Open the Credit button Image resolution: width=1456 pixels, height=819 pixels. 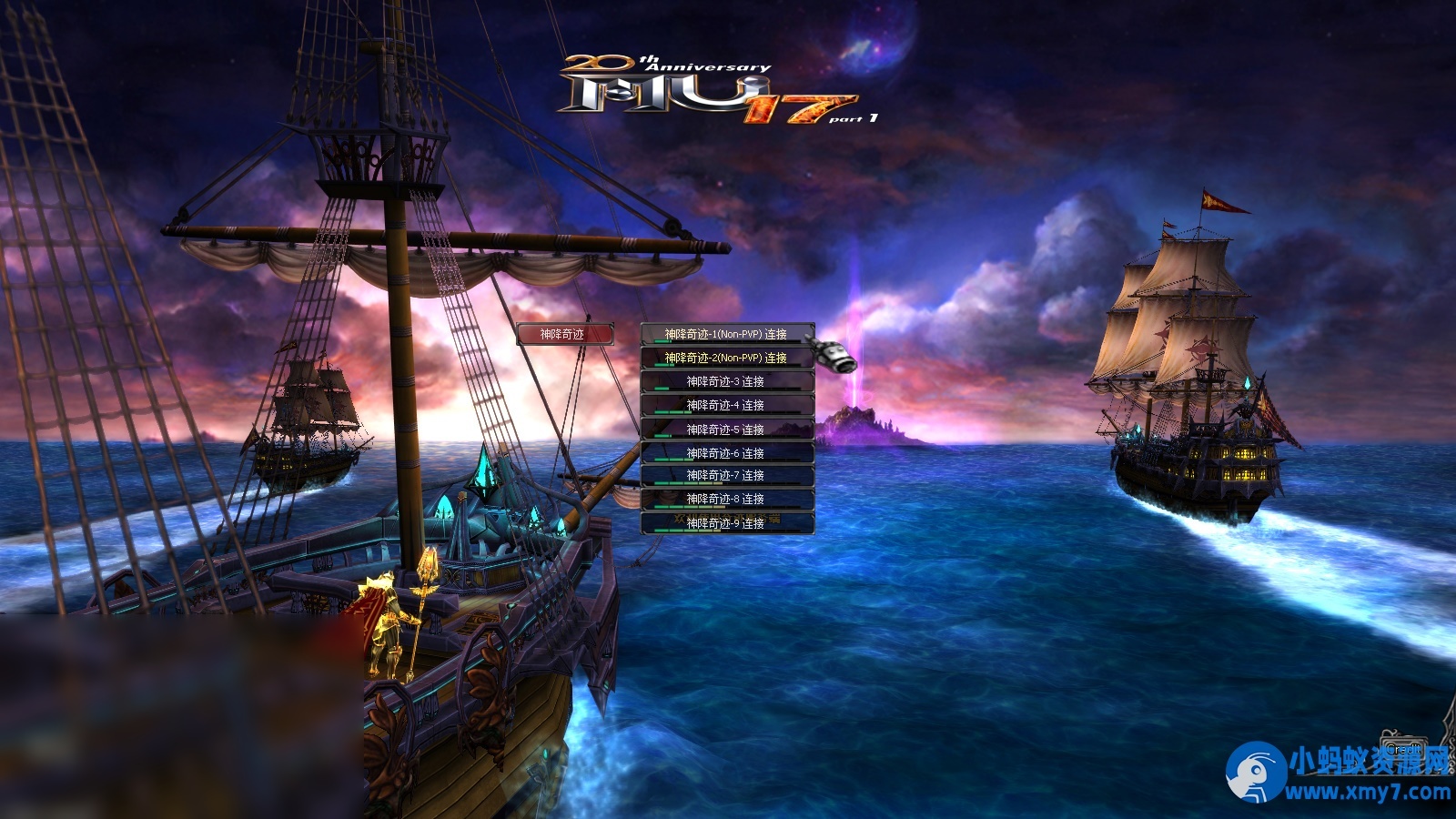pos(1402,748)
